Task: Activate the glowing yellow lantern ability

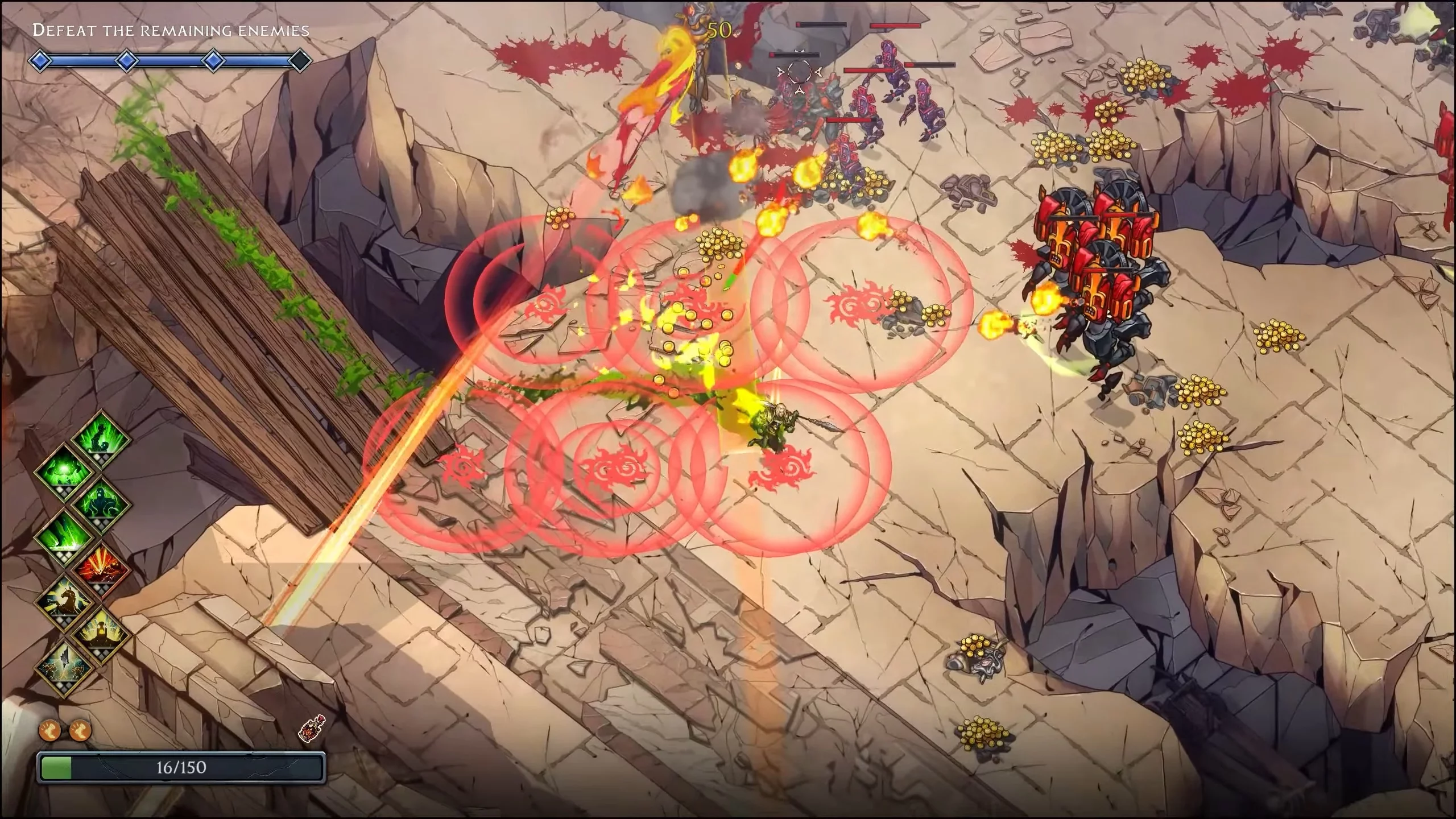Action: point(102,633)
